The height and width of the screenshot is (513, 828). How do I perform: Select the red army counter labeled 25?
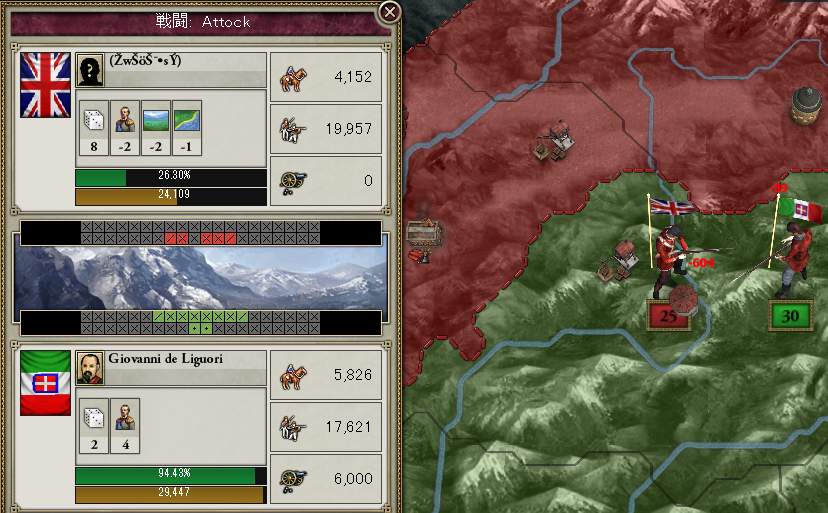pos(669,316)
